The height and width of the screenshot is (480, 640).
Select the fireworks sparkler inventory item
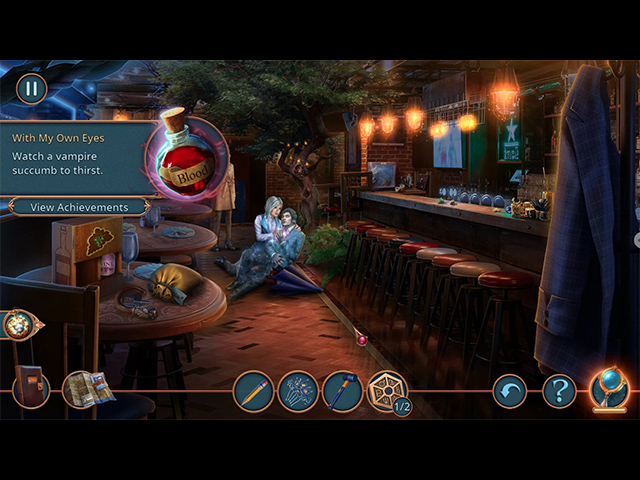pos(298,391)
